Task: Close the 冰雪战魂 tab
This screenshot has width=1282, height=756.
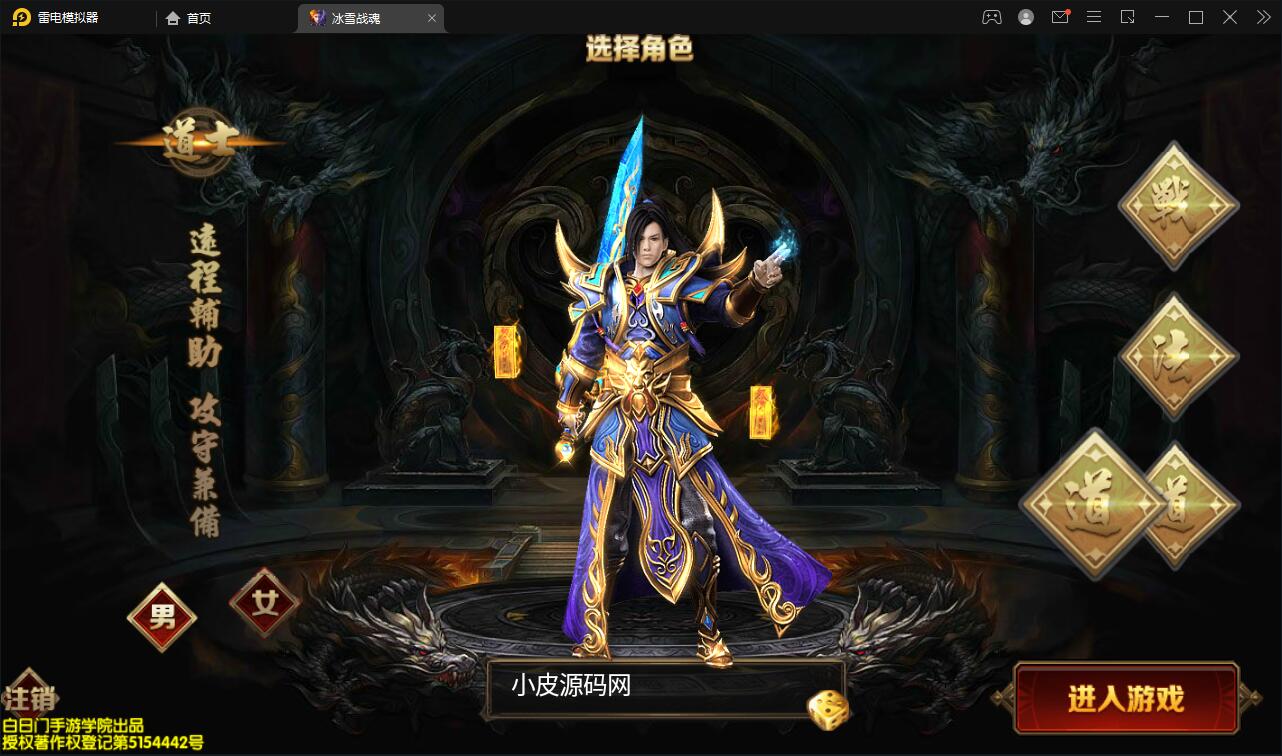Action: [x=432, y=17]
